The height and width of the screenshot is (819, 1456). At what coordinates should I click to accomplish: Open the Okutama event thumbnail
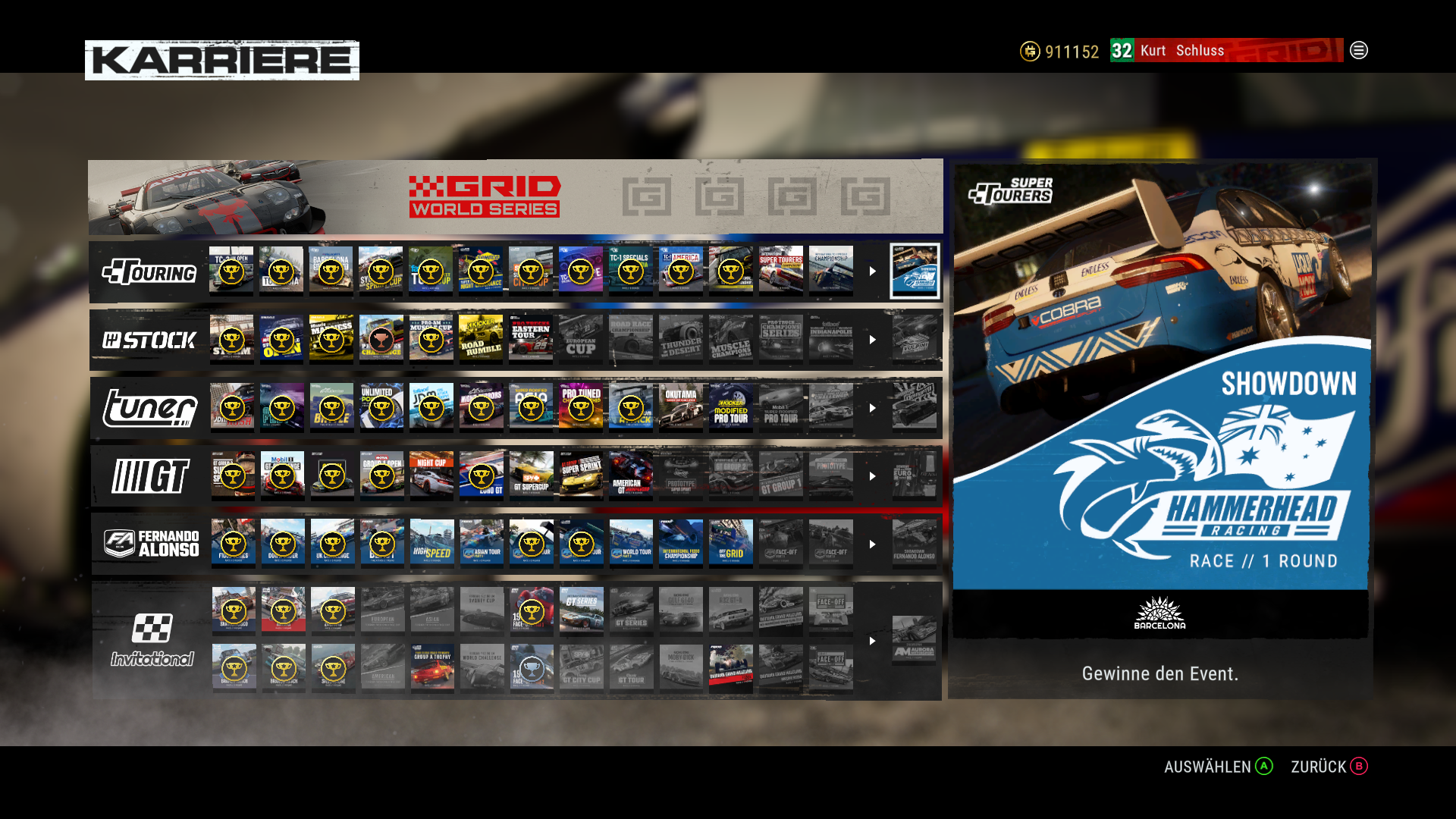681,407
